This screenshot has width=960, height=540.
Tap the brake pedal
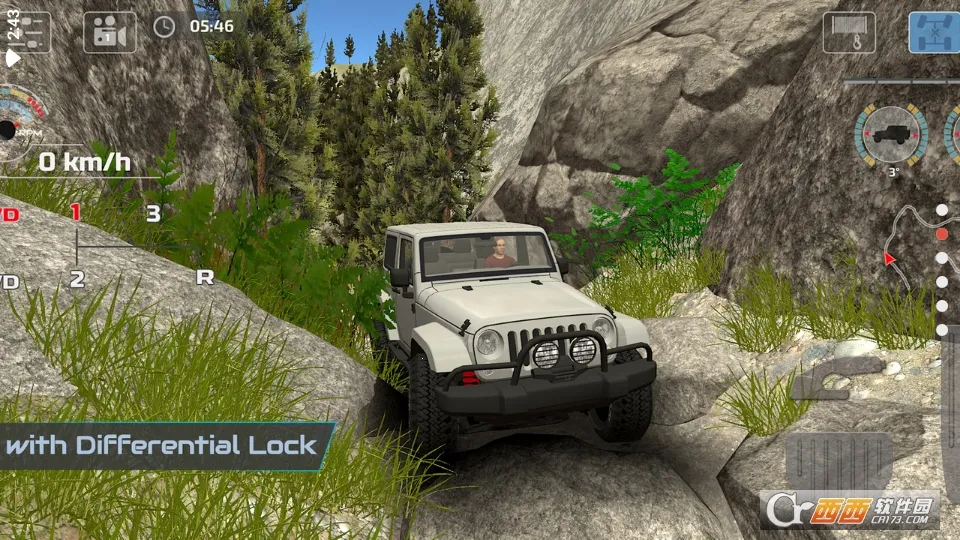[x=838, y=462]
